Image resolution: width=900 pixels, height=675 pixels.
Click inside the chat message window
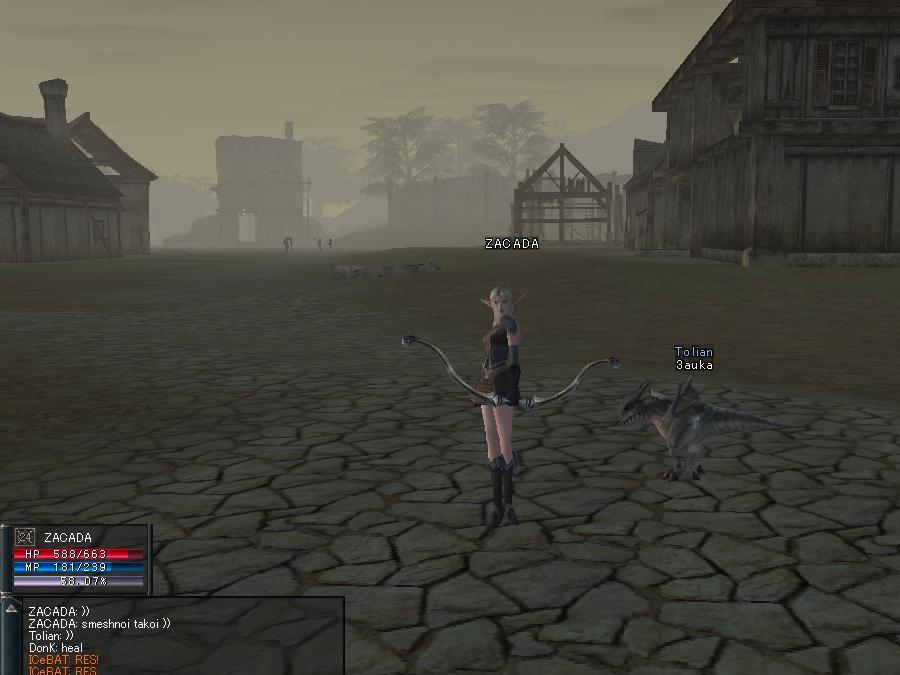180,637
